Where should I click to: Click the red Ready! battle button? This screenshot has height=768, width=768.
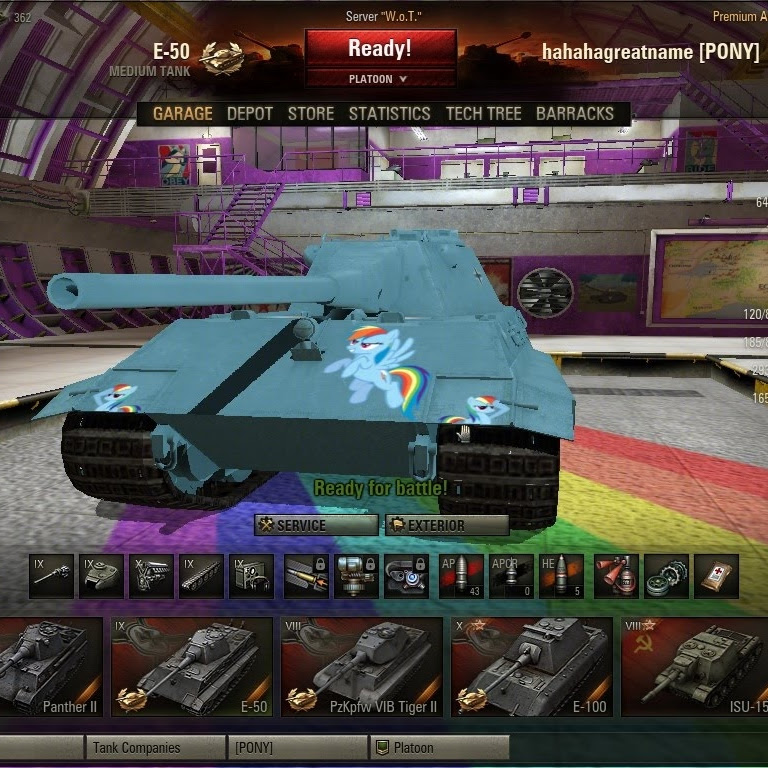(379, 48)
